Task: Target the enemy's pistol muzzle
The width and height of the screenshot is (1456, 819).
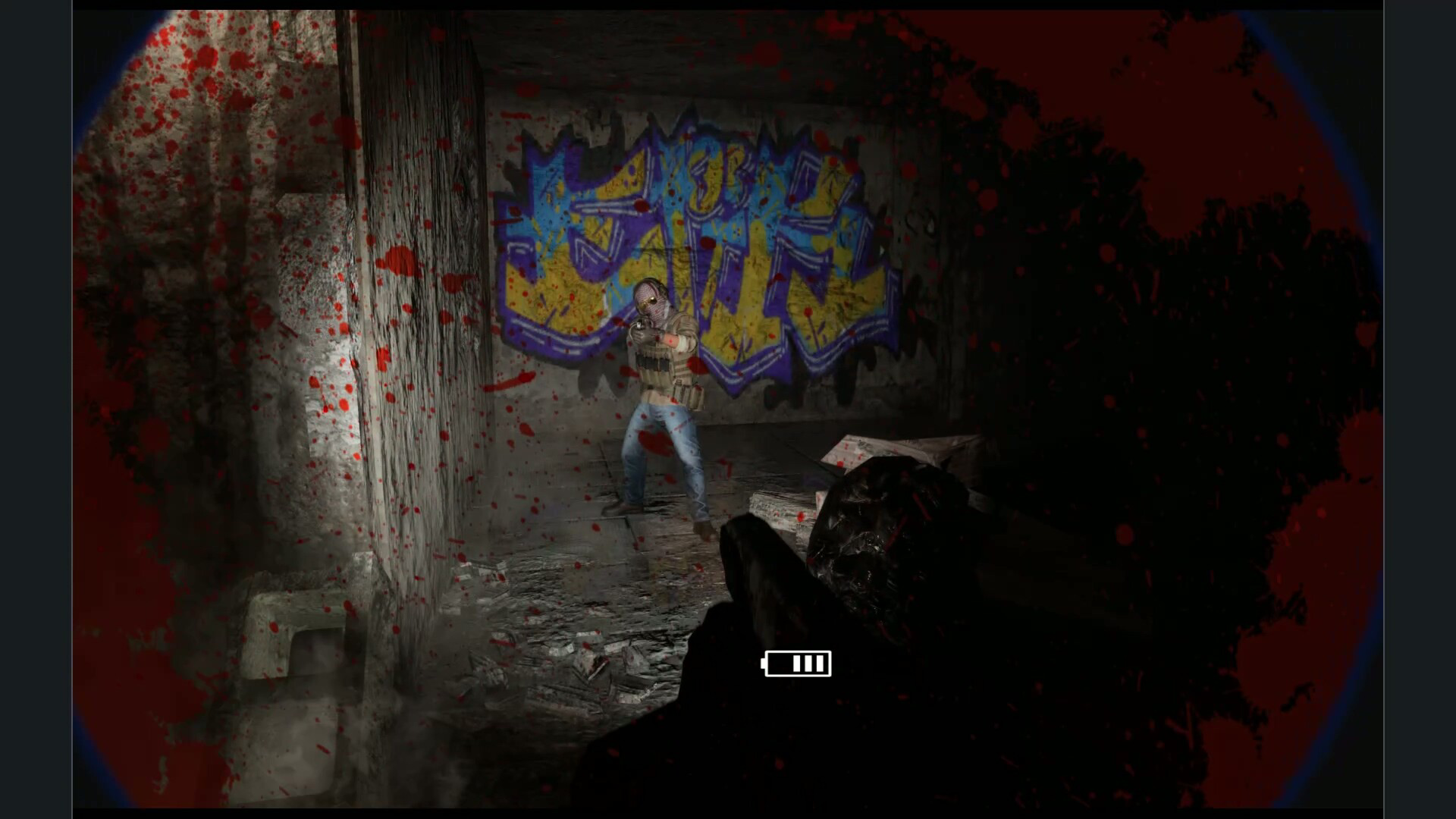Action: point(639,325)
